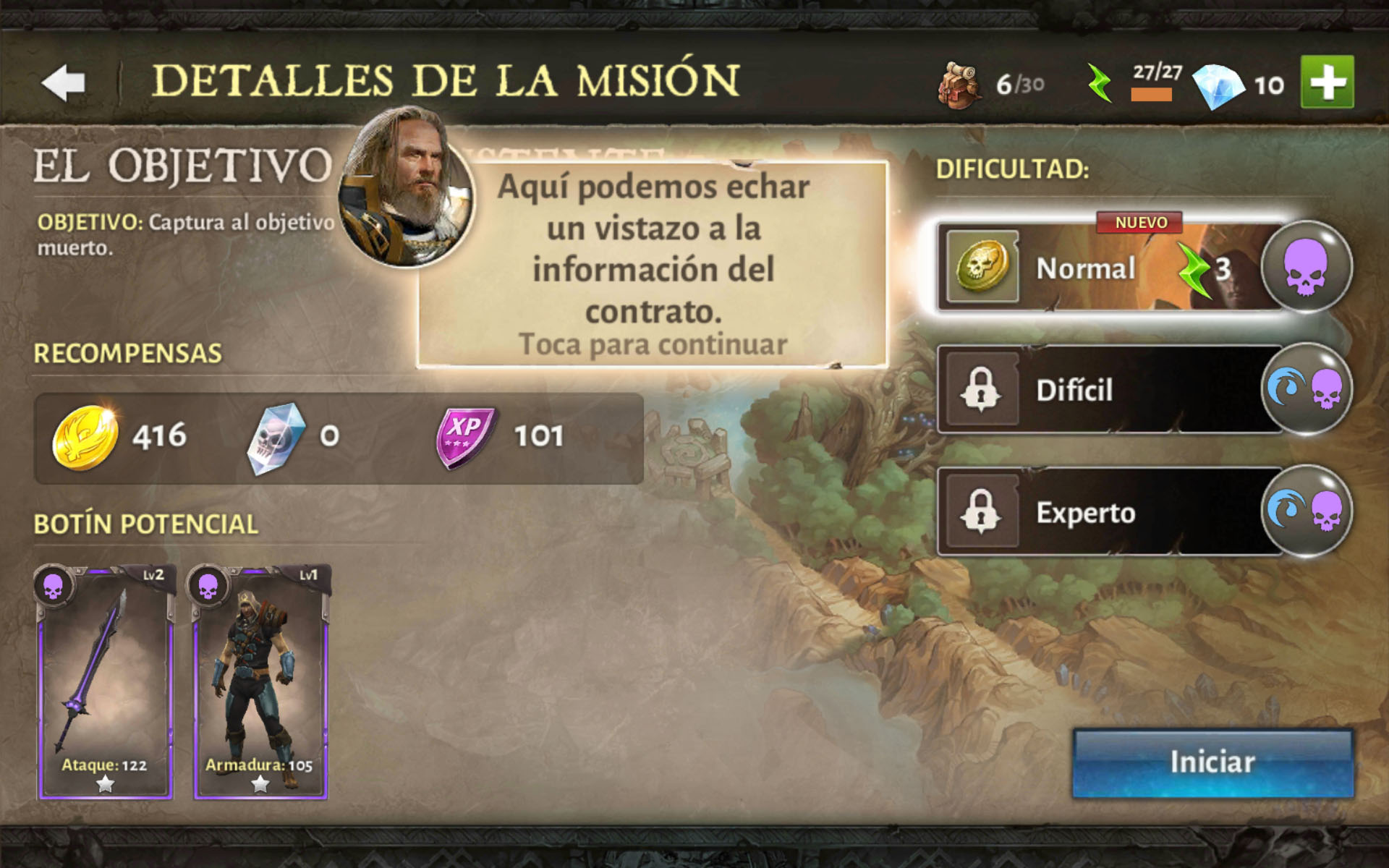Add gems with the green plus button
This screenshot has height=868, width=1389.
tap(1327, 82)
